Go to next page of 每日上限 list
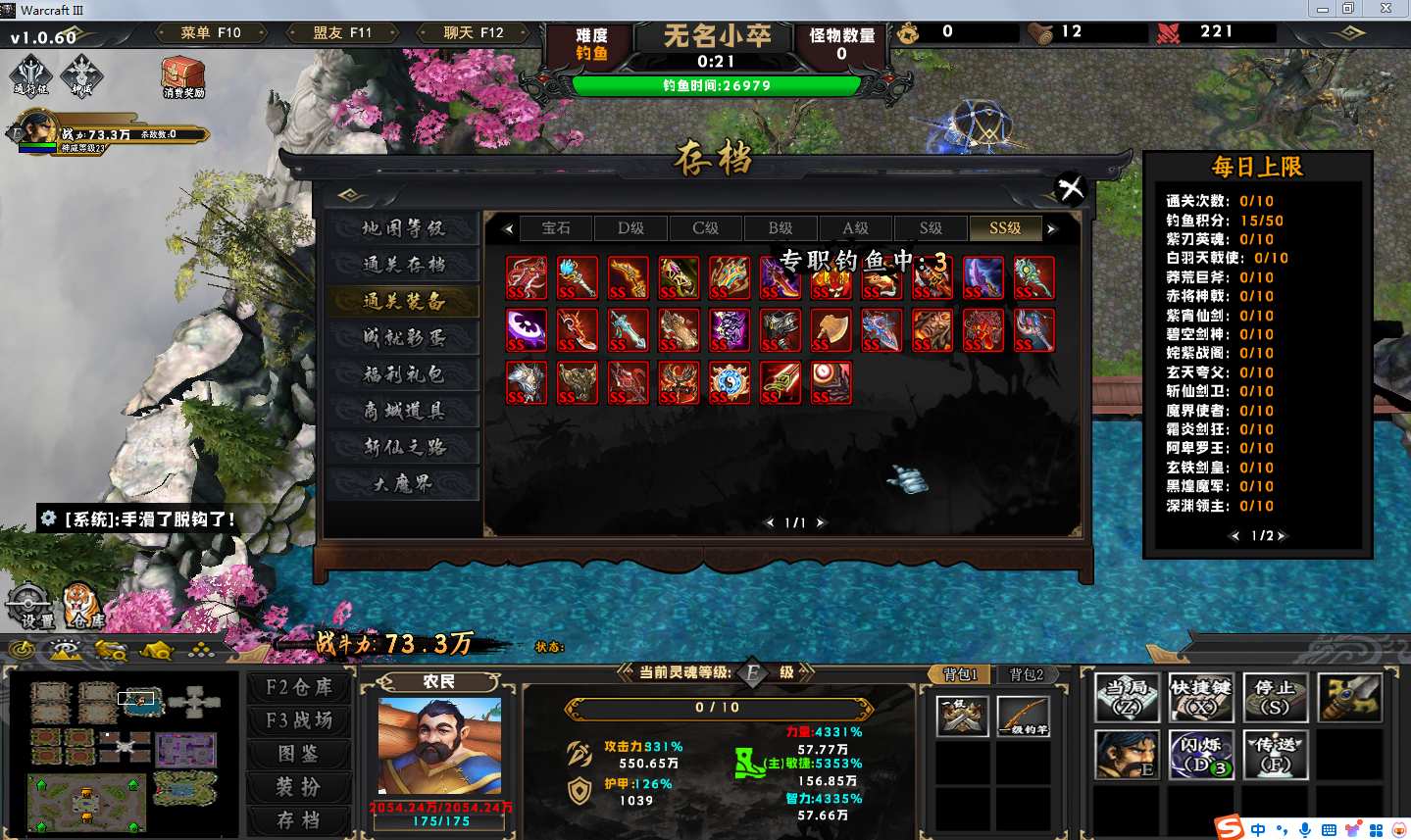The image size is (1411, 840). (1282, 536)
